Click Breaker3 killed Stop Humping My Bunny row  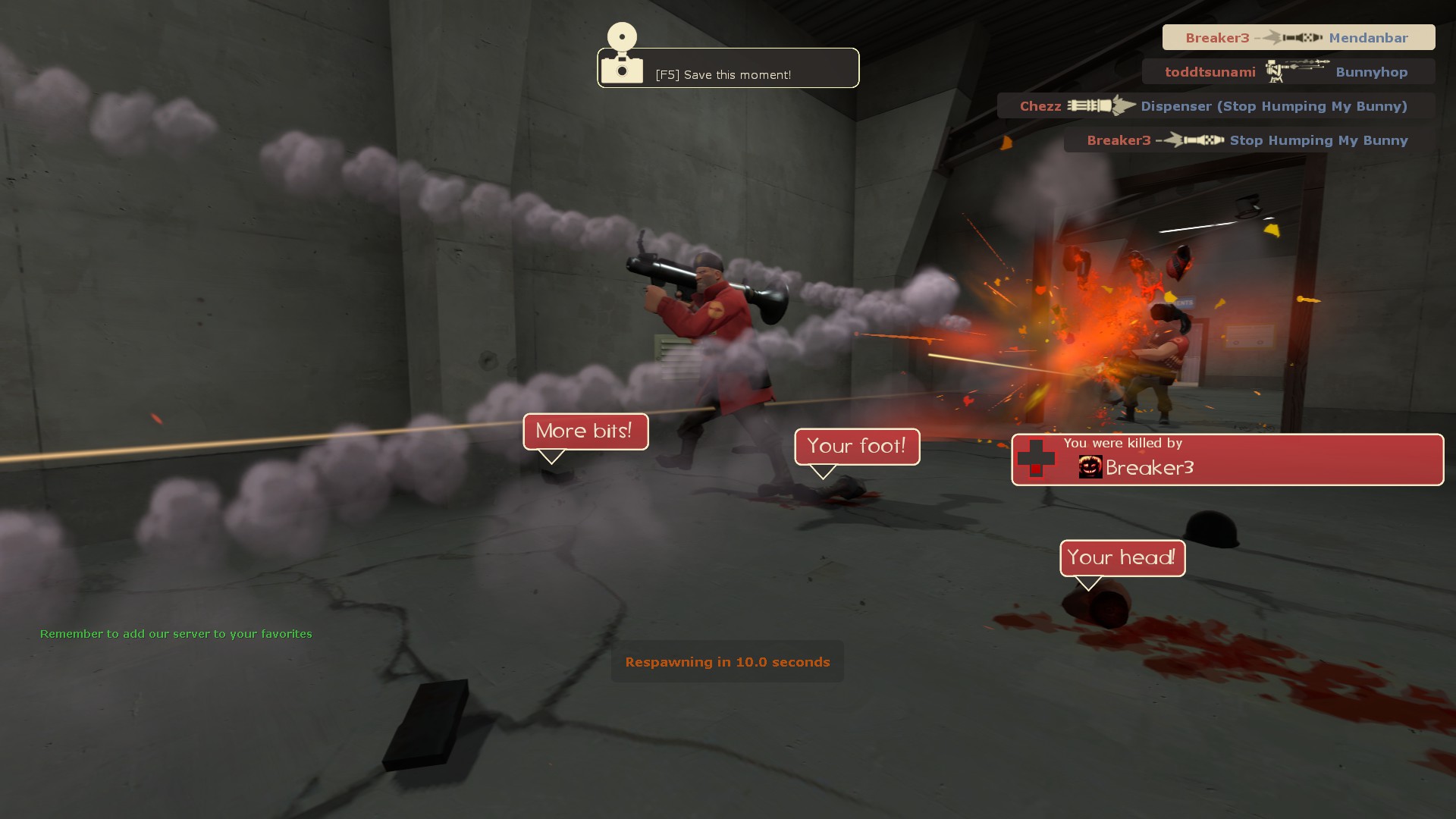click(1248, 140)
